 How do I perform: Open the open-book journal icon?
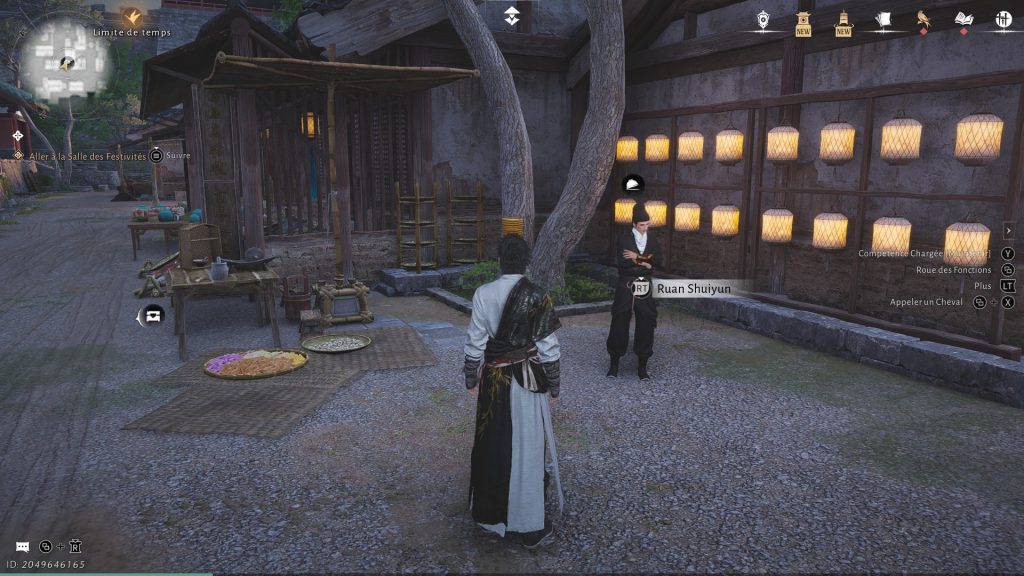963,19
